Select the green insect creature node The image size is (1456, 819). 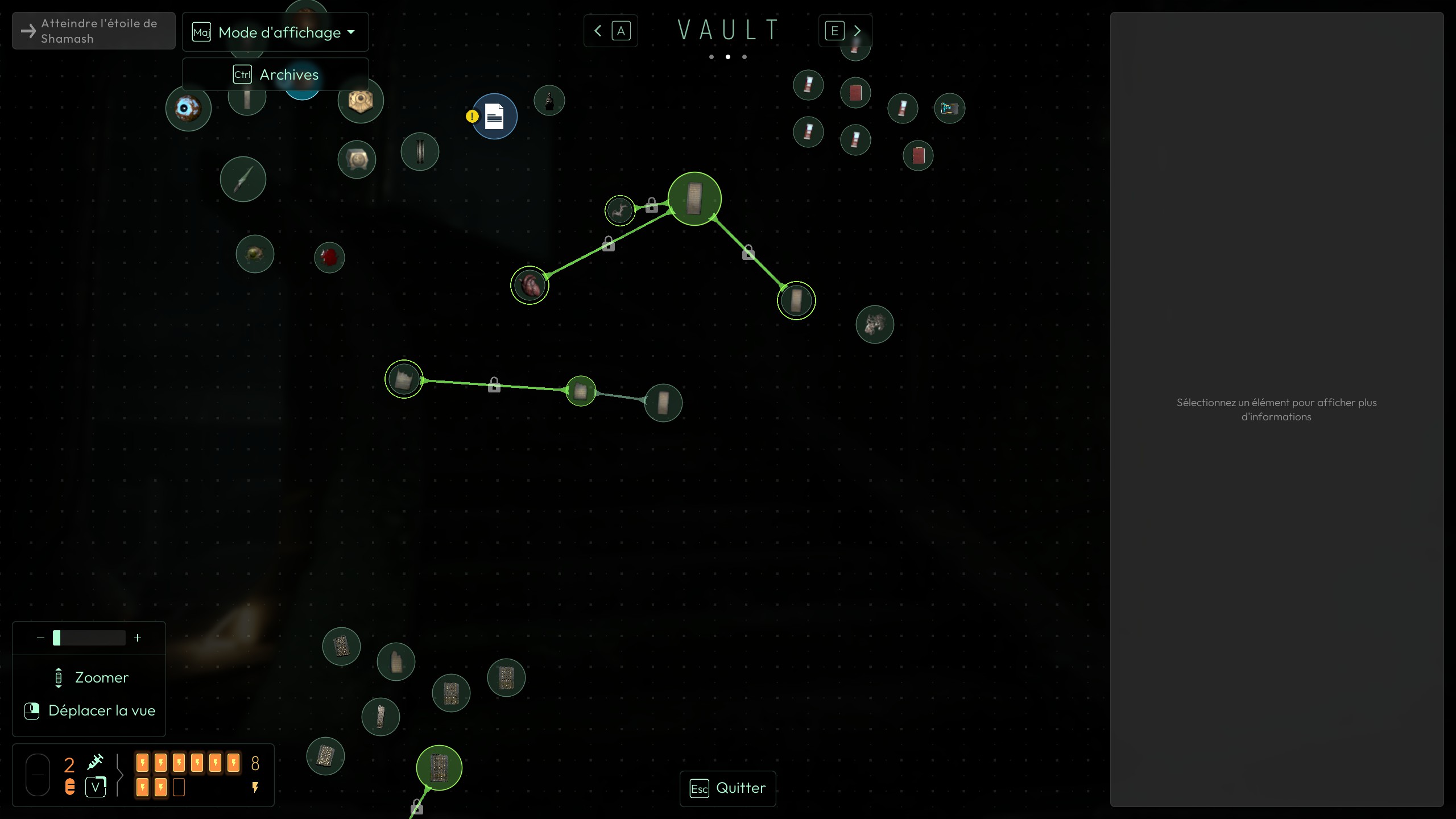pyautogui.click(x=255, y=254)
